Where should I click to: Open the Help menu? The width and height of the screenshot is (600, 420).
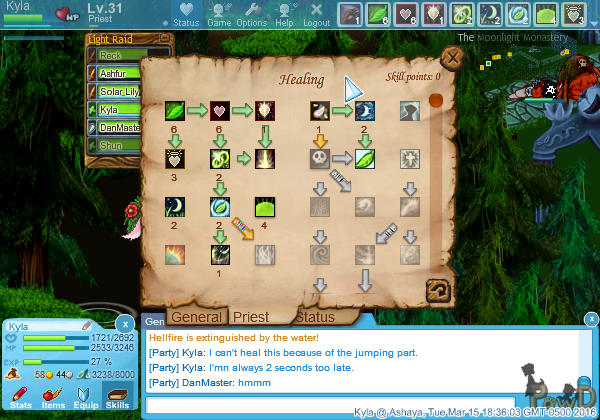pos(285,14)
